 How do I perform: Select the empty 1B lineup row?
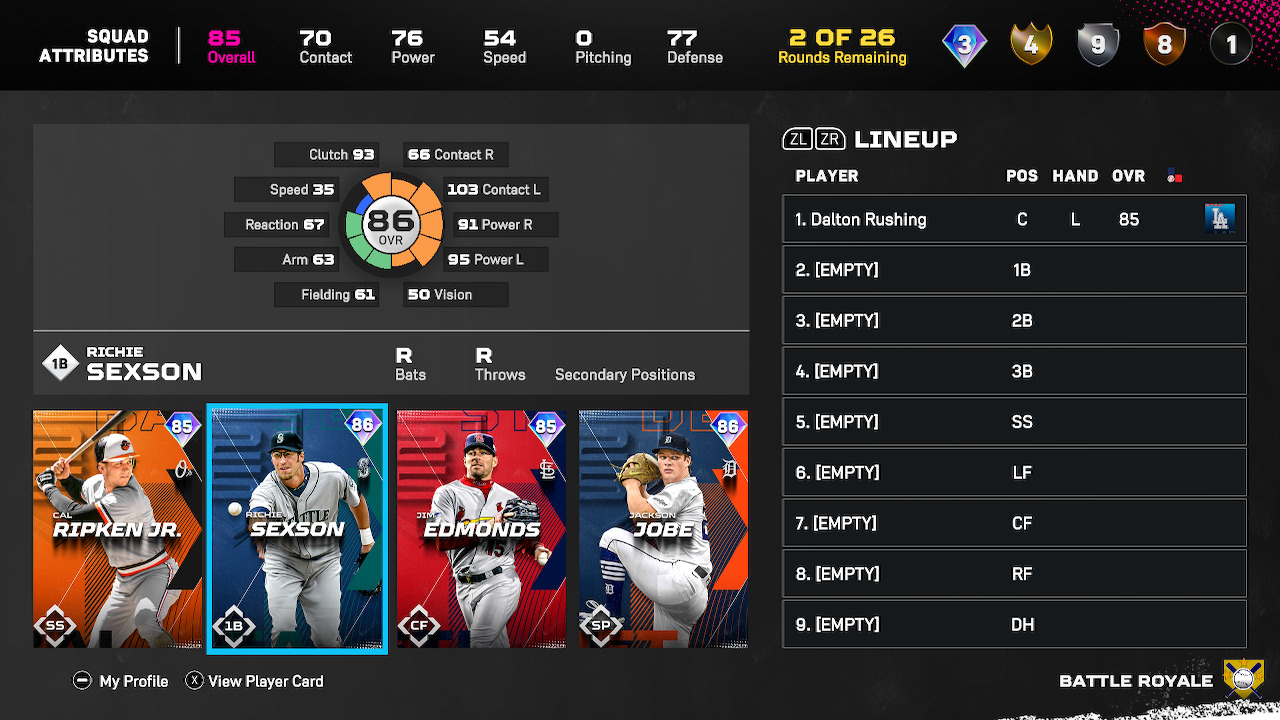(1014, 270)
